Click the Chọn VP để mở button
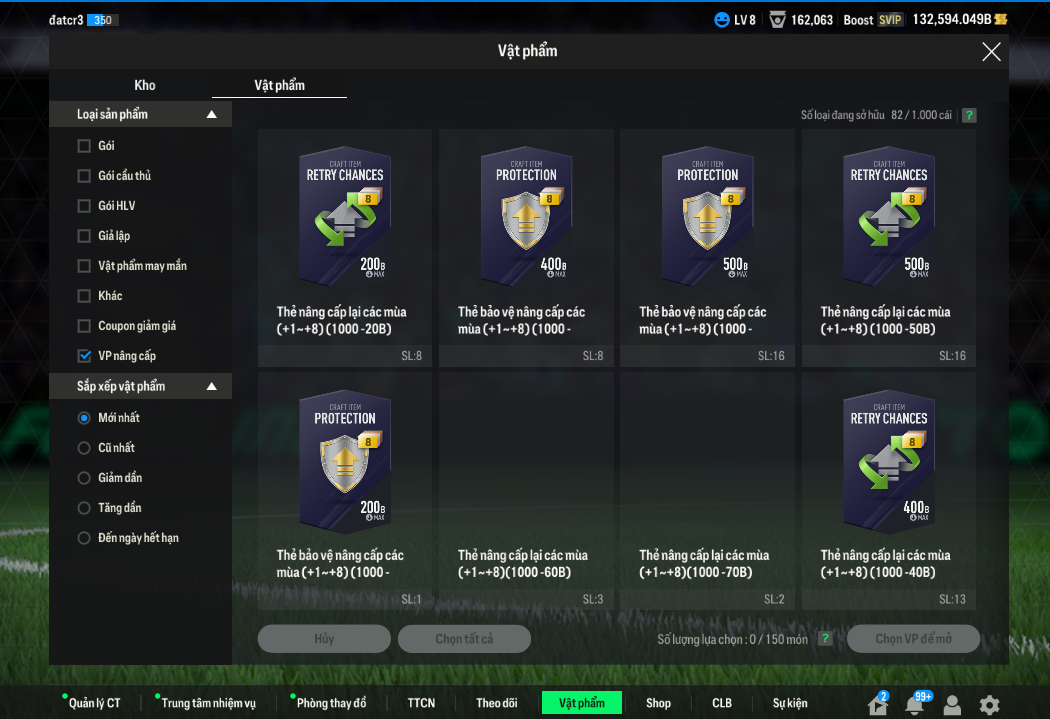The height and width of the screenshot is (719, 1050). (x=913, y=639)
